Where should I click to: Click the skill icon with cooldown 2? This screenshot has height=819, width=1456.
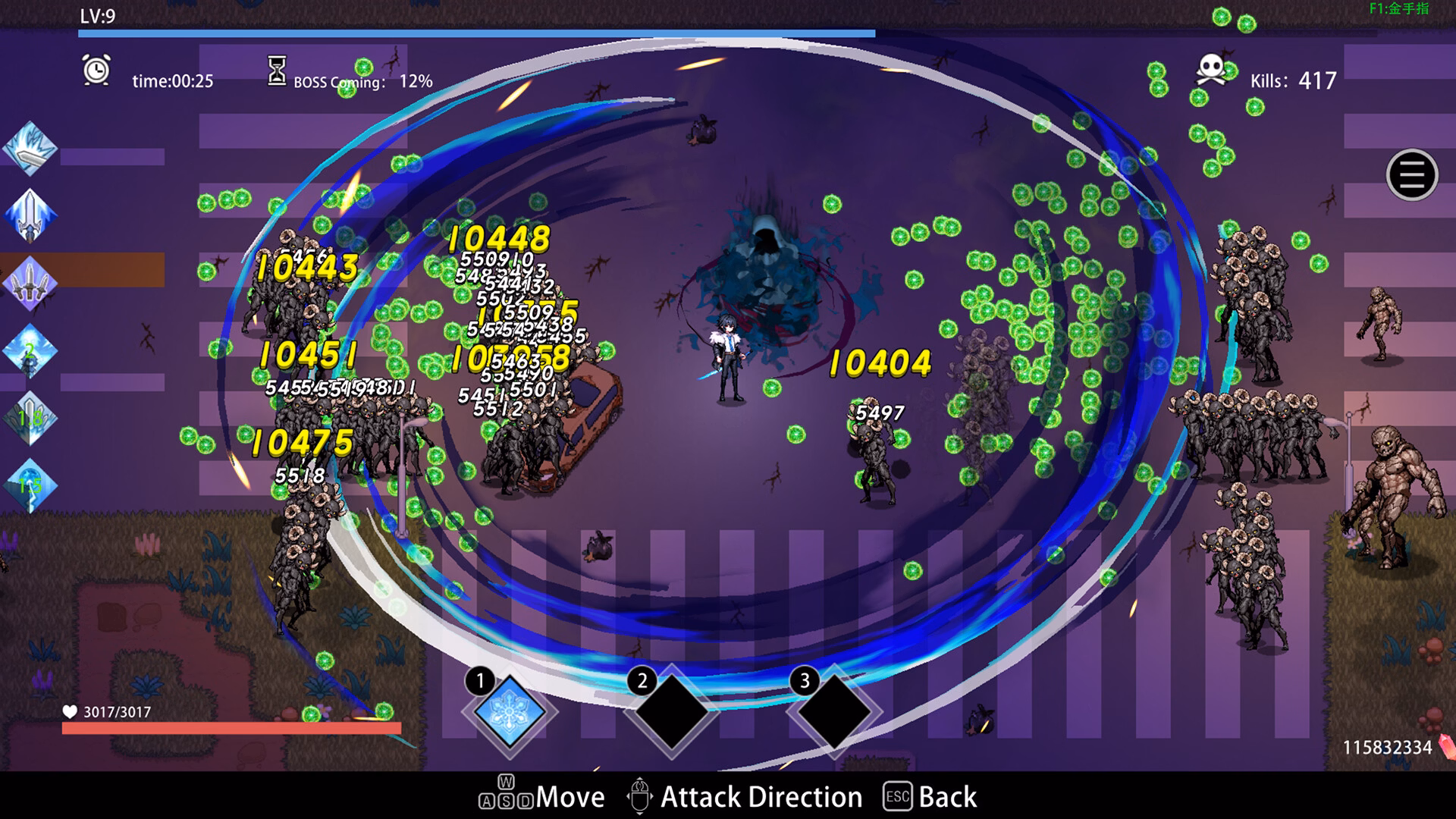pyautogui.click(x=30, y=351)
